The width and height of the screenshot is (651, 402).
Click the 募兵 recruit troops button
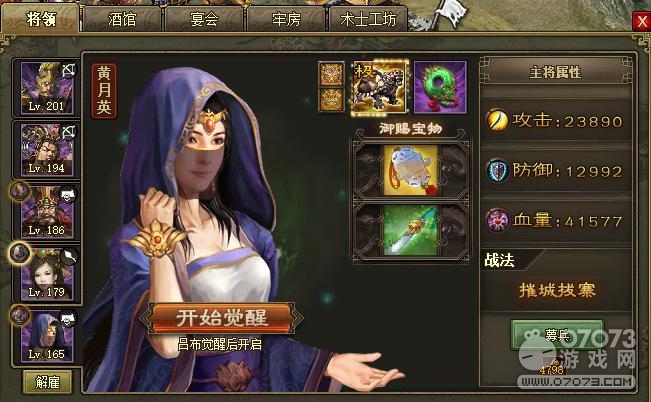pyautogui.click(x=543, y=336)
